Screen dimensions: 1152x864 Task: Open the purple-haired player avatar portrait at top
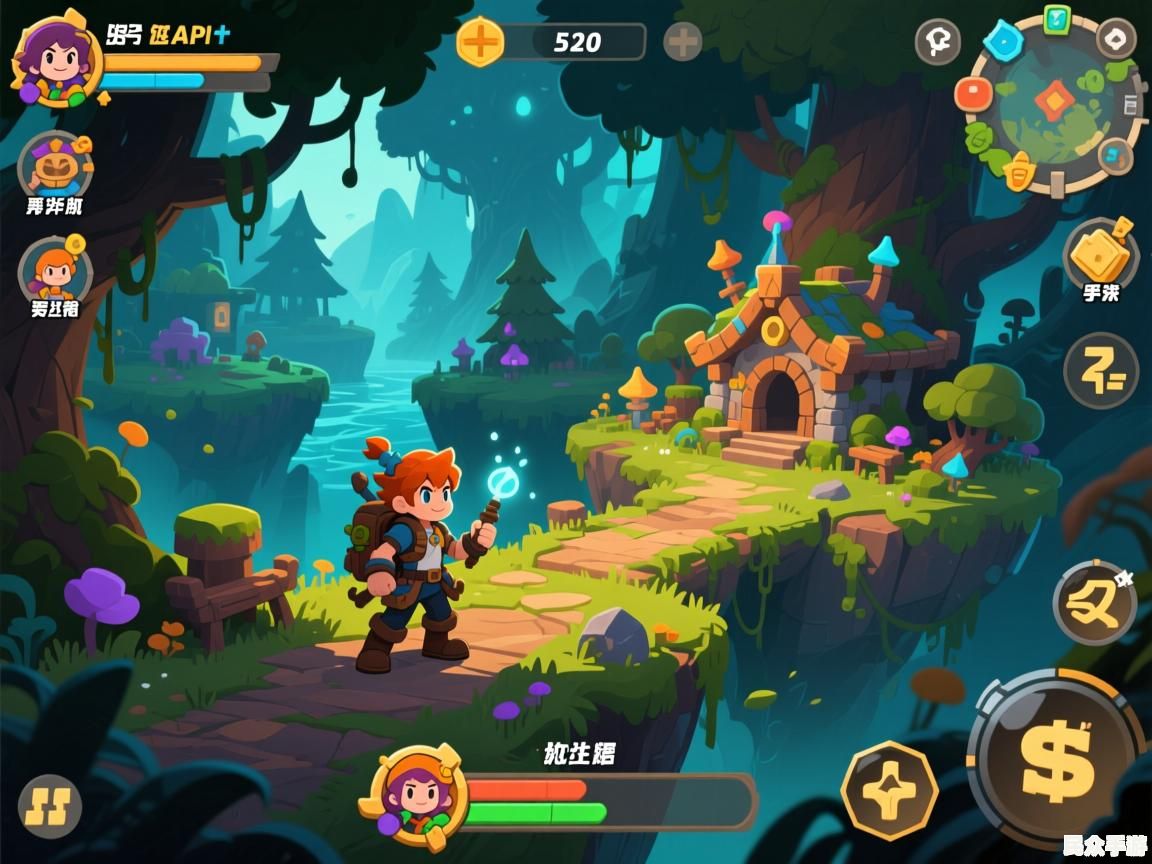55,58
